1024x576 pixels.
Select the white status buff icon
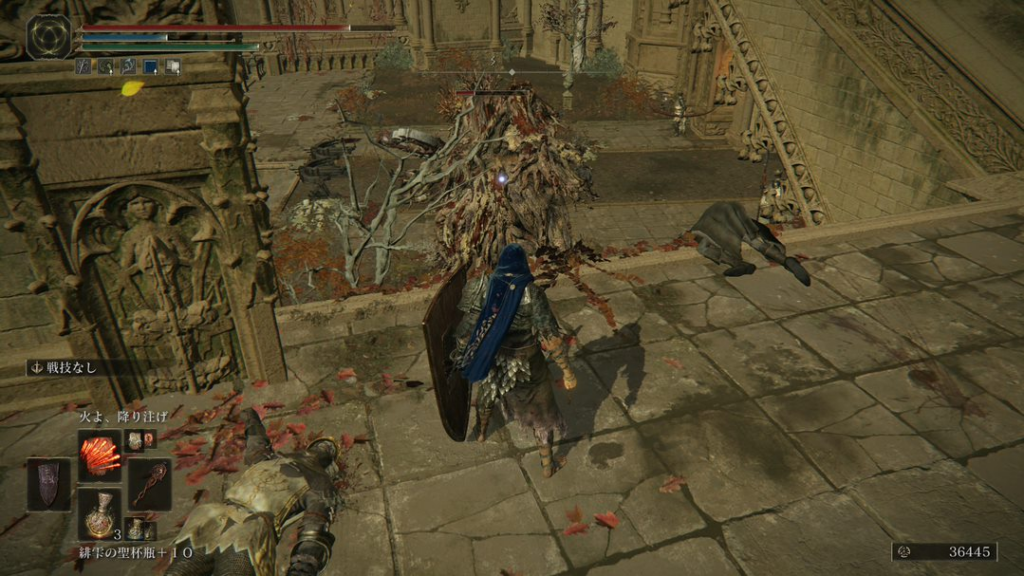pos(173,67)
